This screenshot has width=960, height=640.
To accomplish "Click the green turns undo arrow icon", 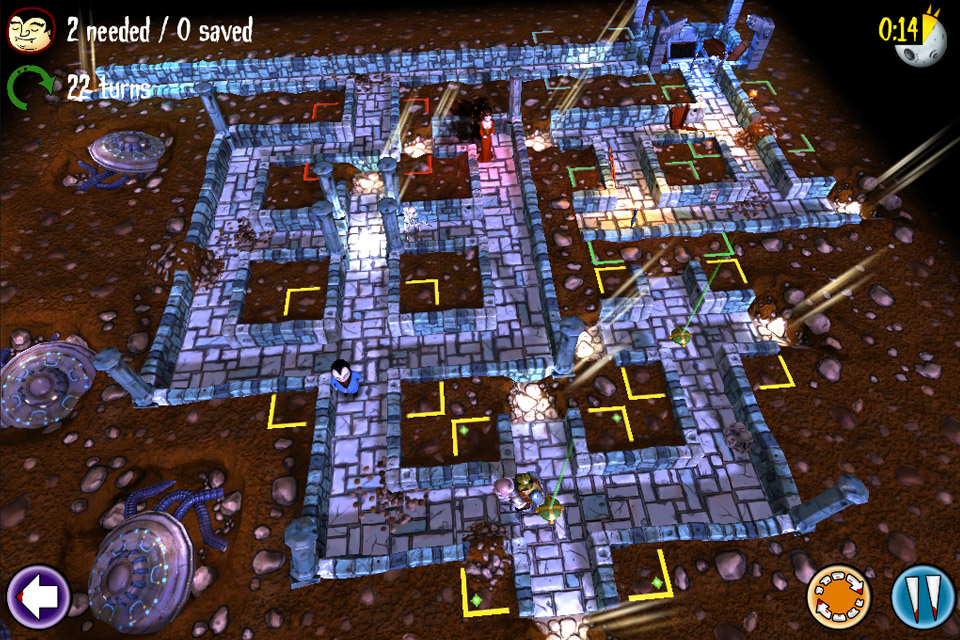I will [31, 88].
